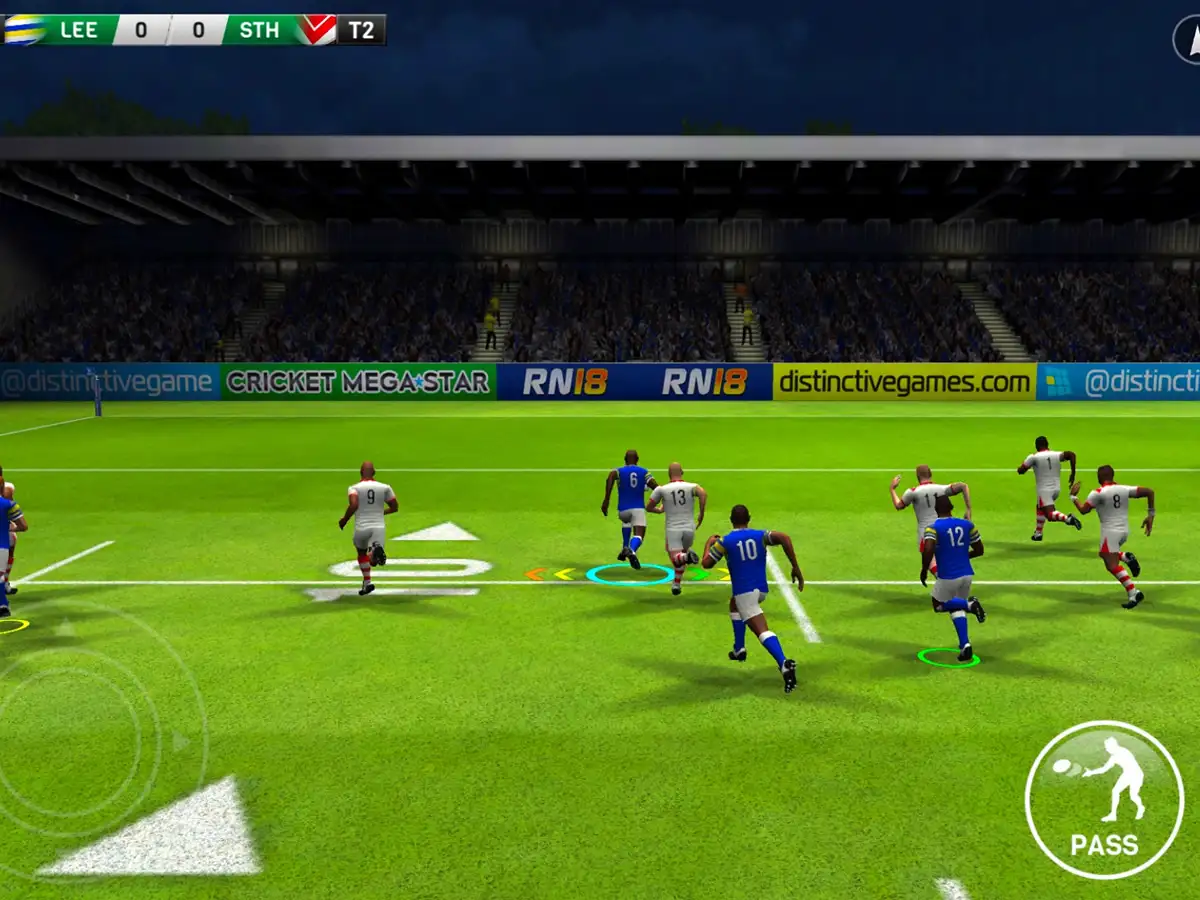
Task: Click the circular white arrowhead icon
Action: coord(1189,40)
